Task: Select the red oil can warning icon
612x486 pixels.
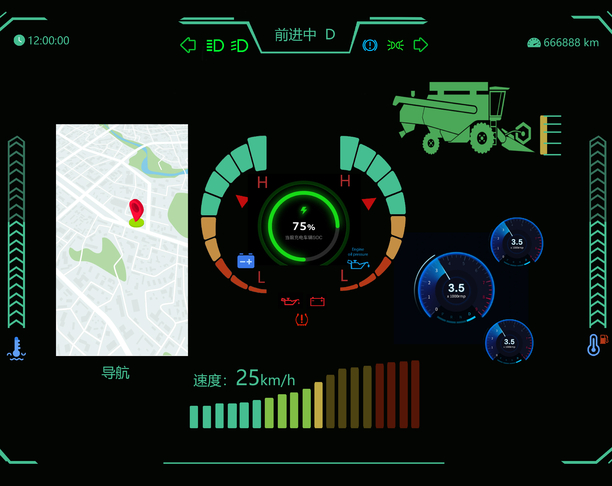Action: tap(290, 301)
